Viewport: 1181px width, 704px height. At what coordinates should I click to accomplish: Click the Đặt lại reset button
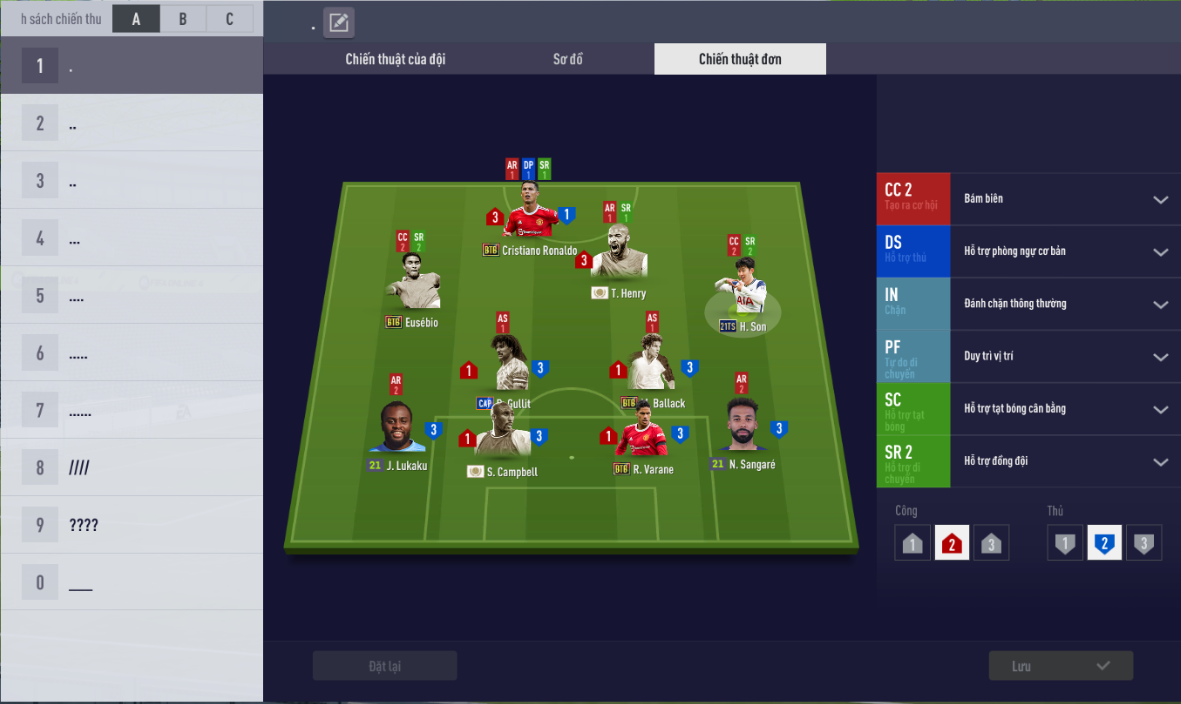[x=385, y=666]
